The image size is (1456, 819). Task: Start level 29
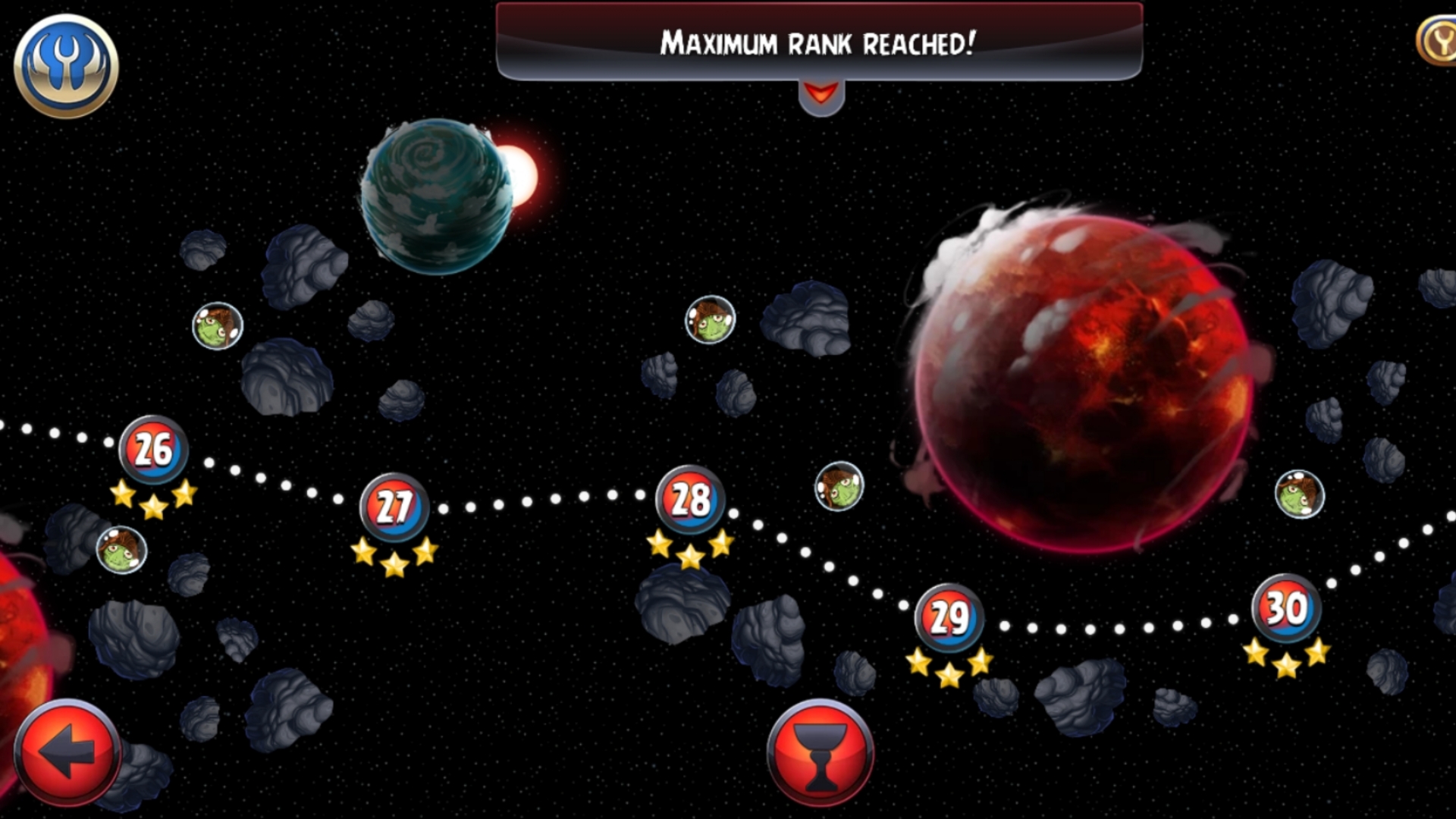click(949, 618)
